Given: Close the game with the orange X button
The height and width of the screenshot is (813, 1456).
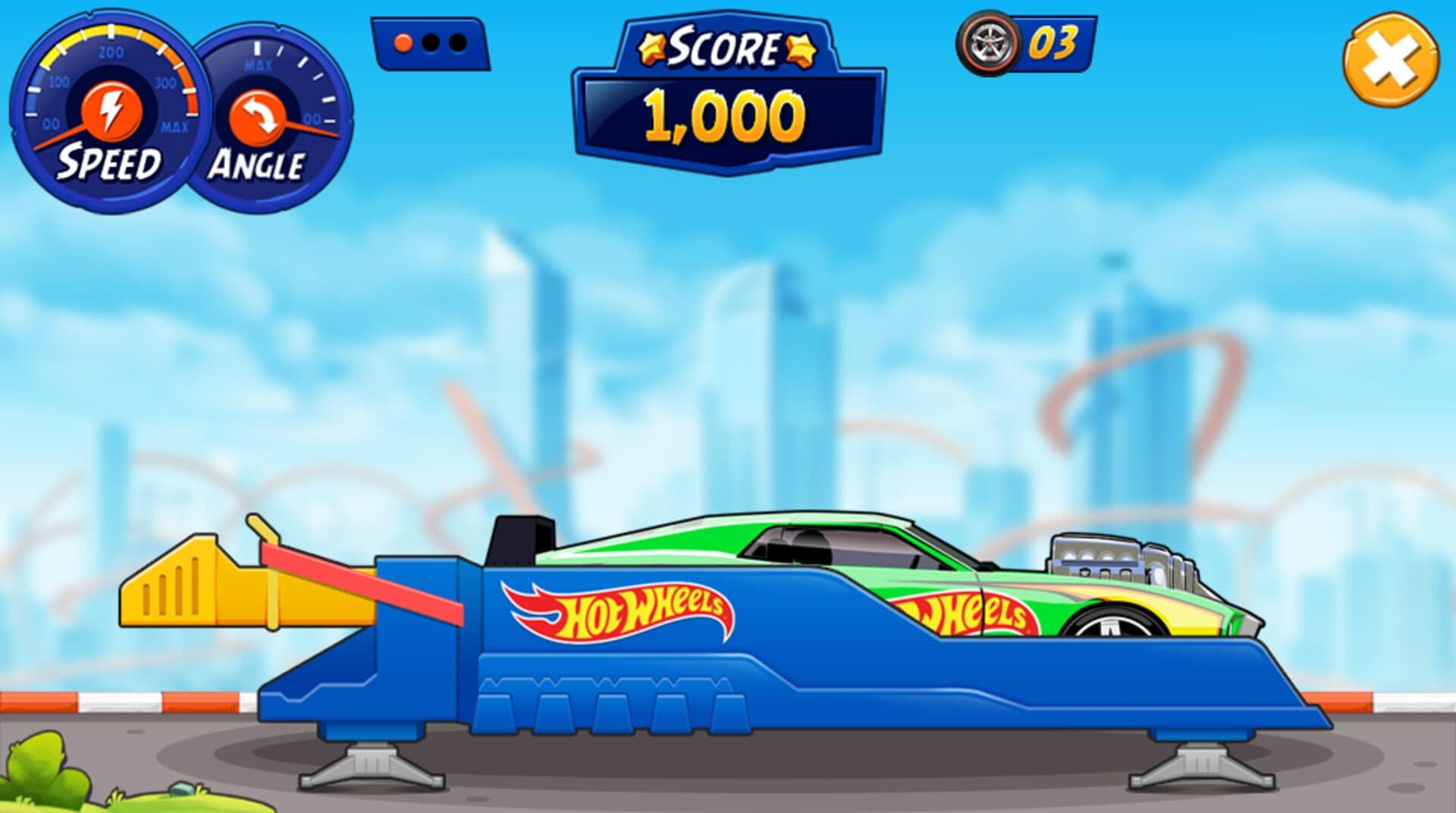Looking at the screenshot, I should [1390, 62].
